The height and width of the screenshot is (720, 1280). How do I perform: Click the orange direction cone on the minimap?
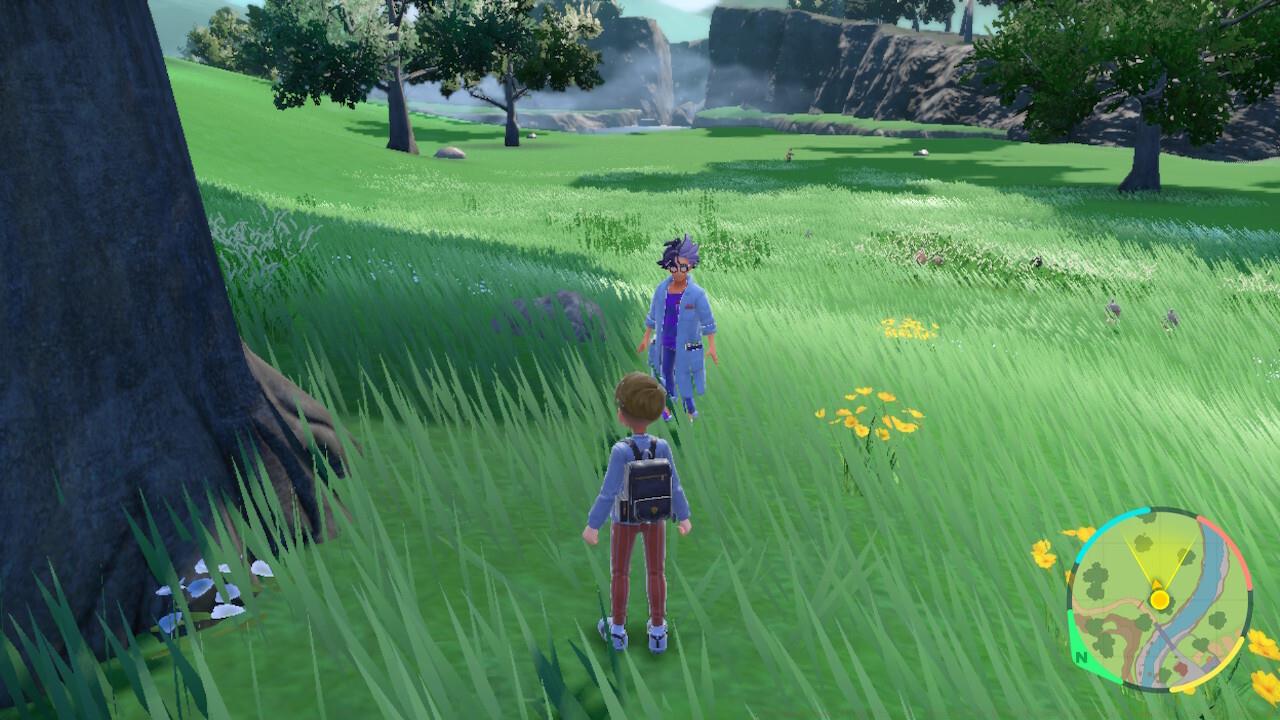pos(1158,584)
